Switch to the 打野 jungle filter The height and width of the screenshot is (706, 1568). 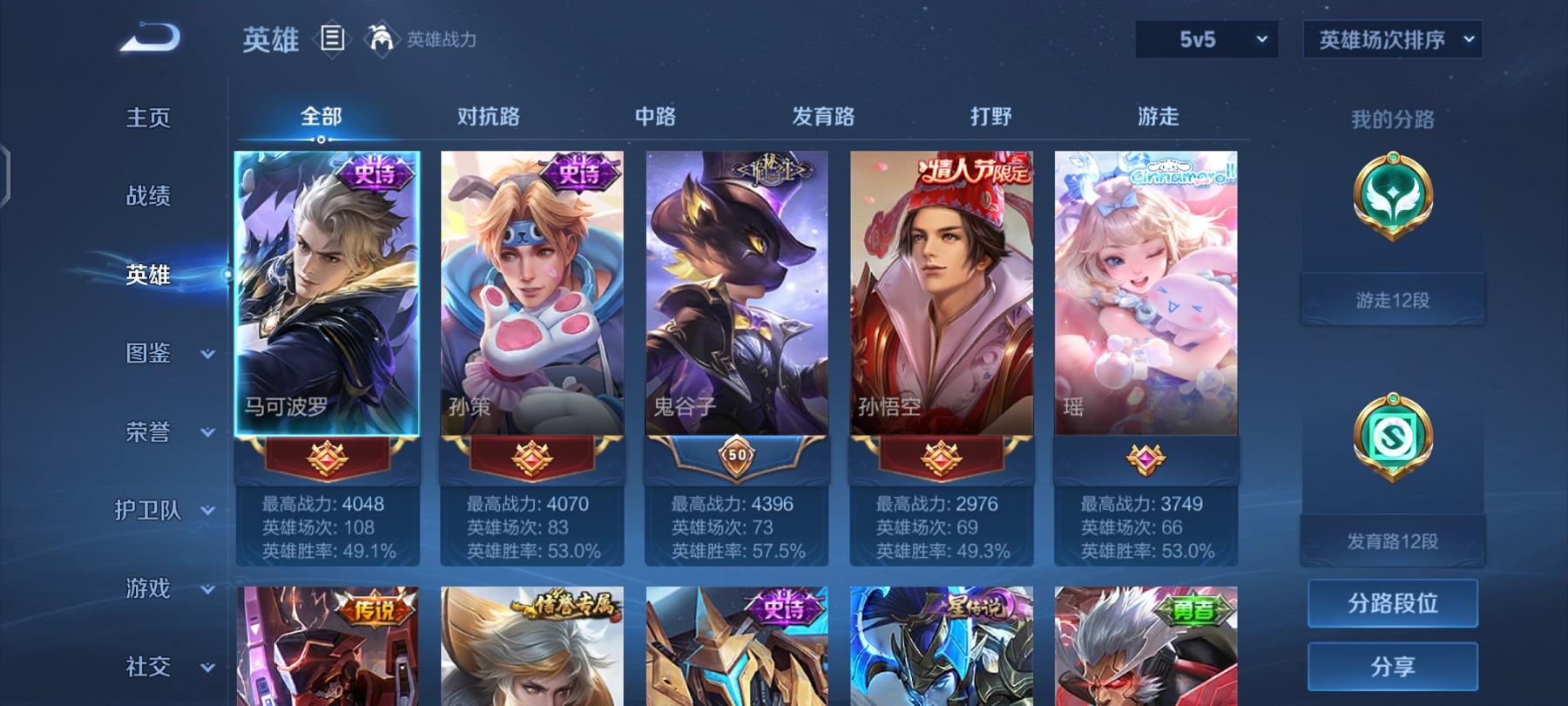click(x=991, y=116)
